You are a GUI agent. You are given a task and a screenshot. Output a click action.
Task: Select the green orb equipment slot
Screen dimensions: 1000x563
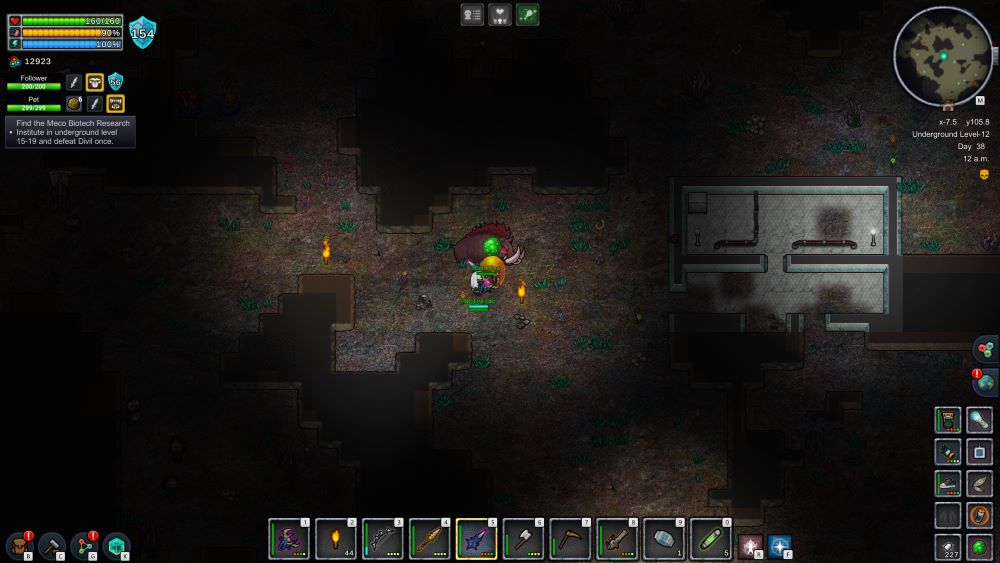980,546
